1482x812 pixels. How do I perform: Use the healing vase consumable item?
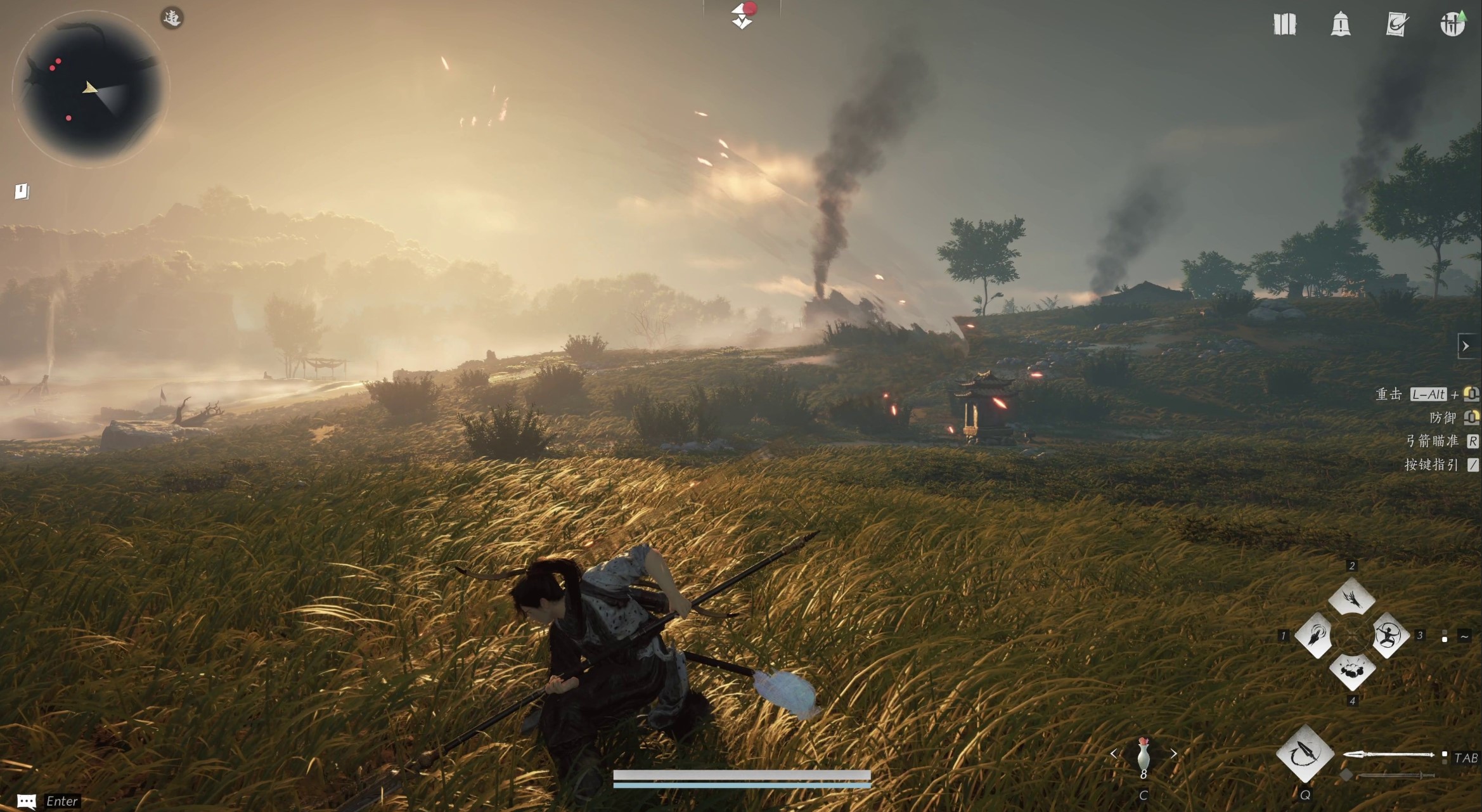coord(1143,756)
